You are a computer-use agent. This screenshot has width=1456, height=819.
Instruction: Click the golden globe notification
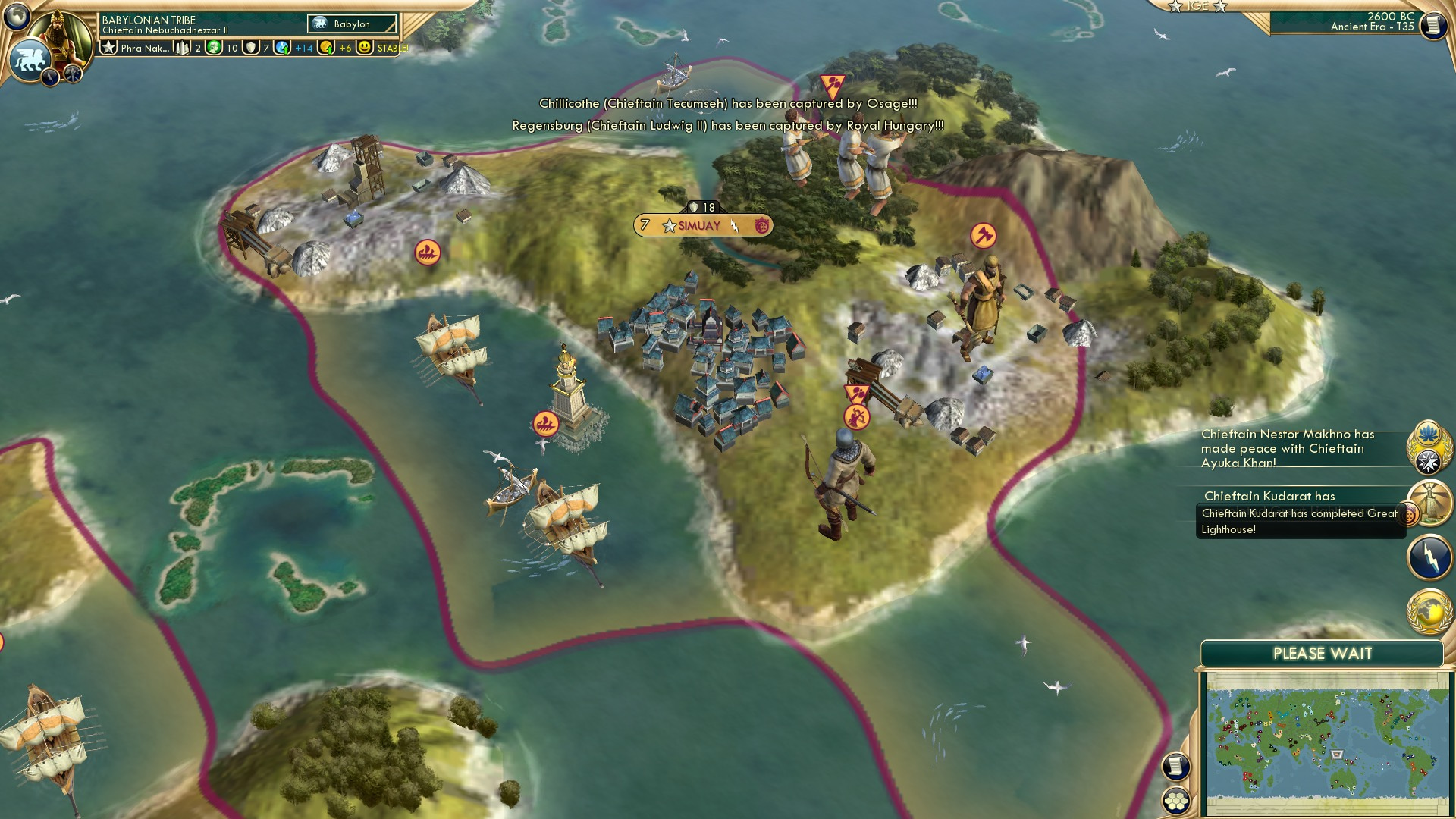click(x=1429, y=612)
